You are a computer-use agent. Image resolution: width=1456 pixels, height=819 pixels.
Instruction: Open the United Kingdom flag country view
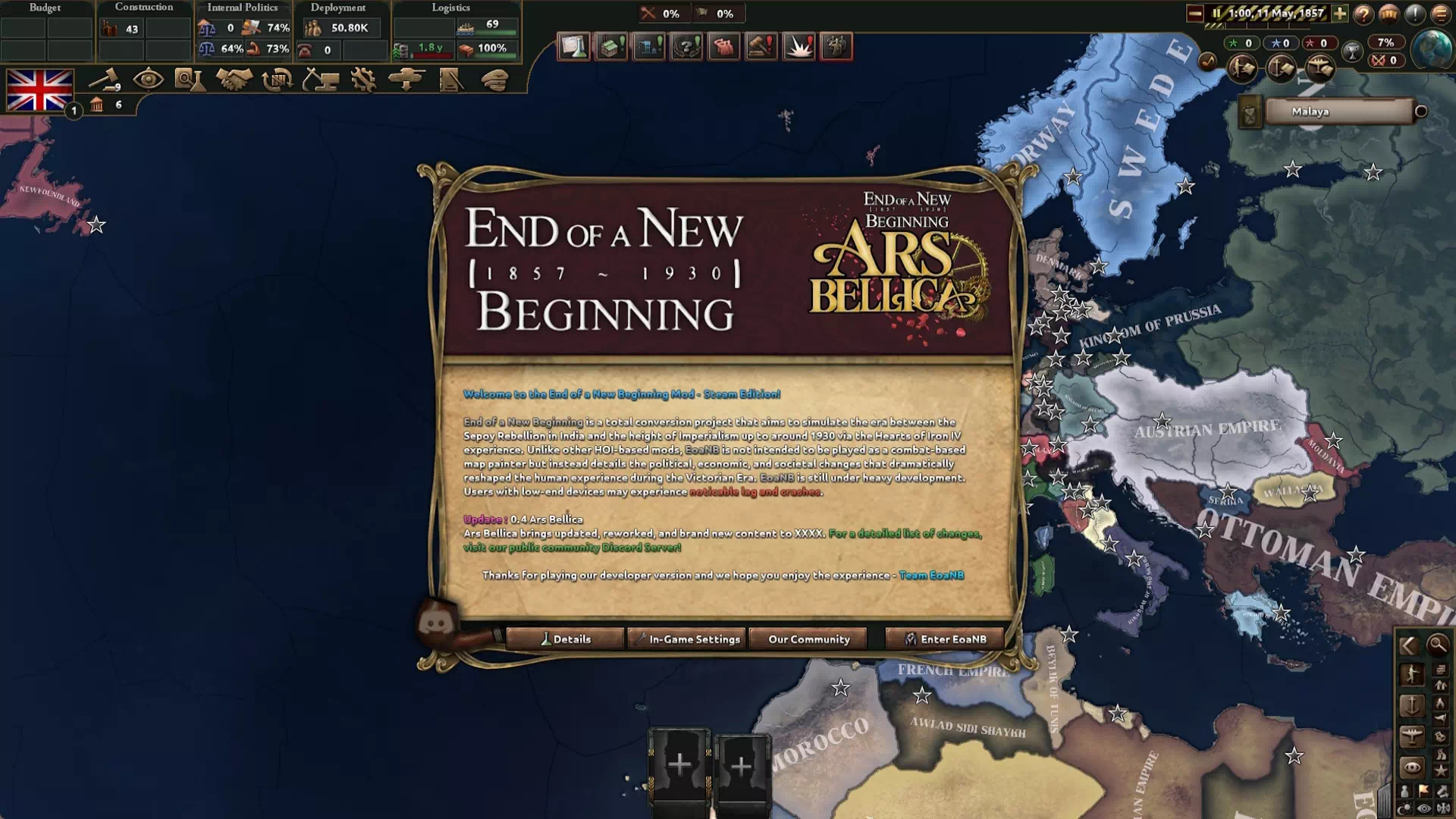pyautogui.click(x=39, y=90)
